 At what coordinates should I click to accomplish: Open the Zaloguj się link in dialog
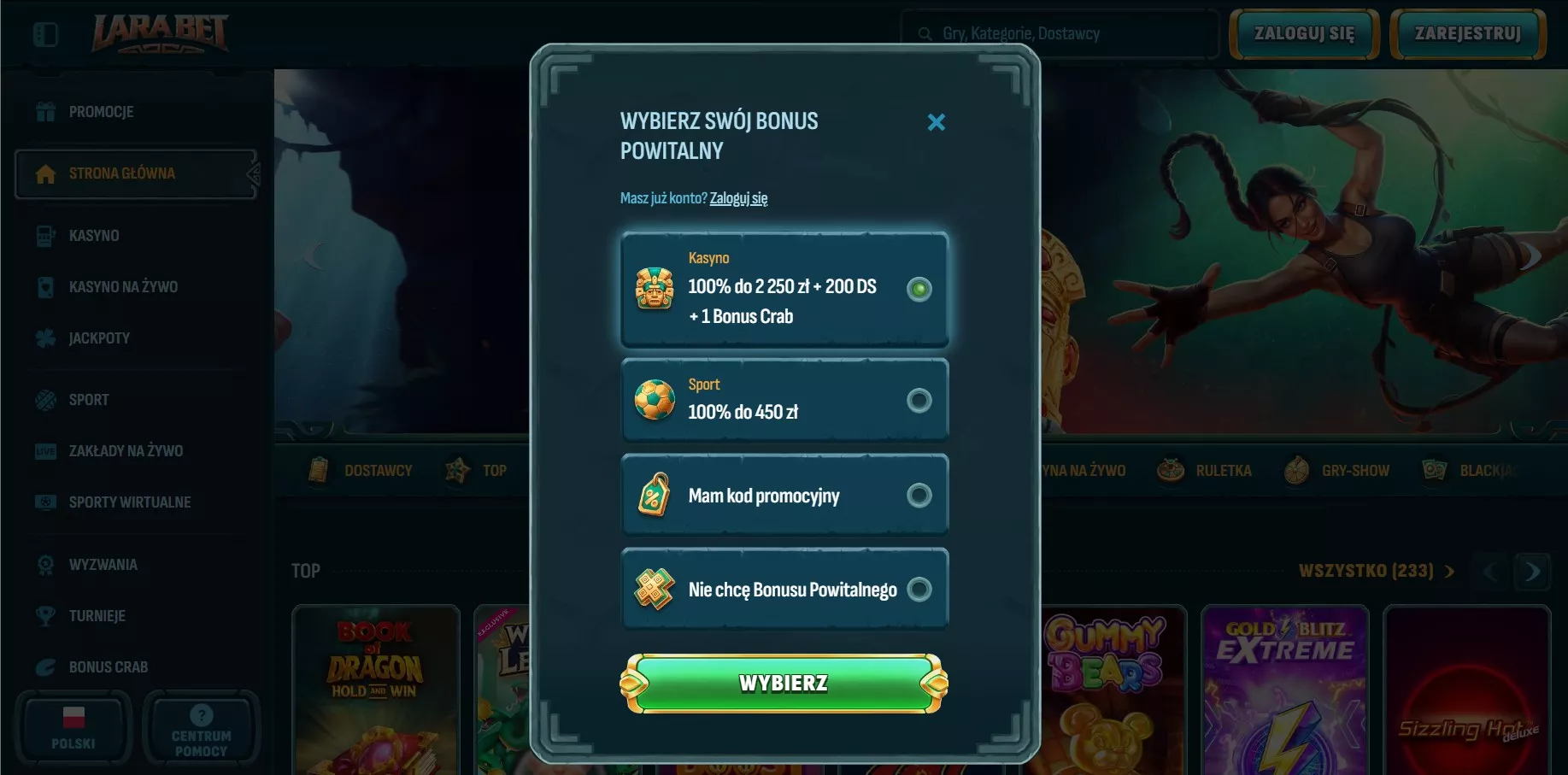point(738,198)
